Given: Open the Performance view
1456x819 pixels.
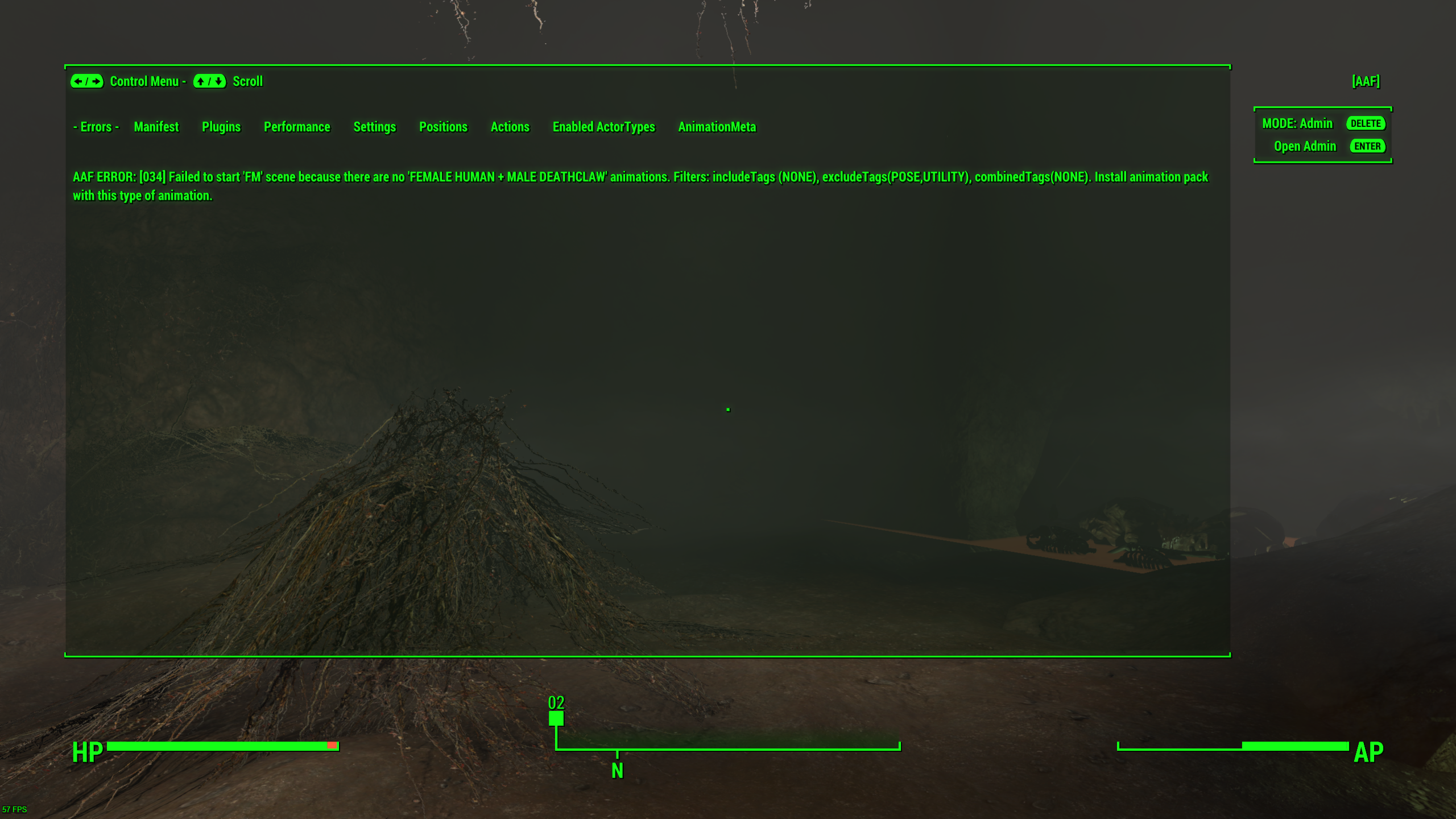Looking at the screenshot, I should (297, 127).
